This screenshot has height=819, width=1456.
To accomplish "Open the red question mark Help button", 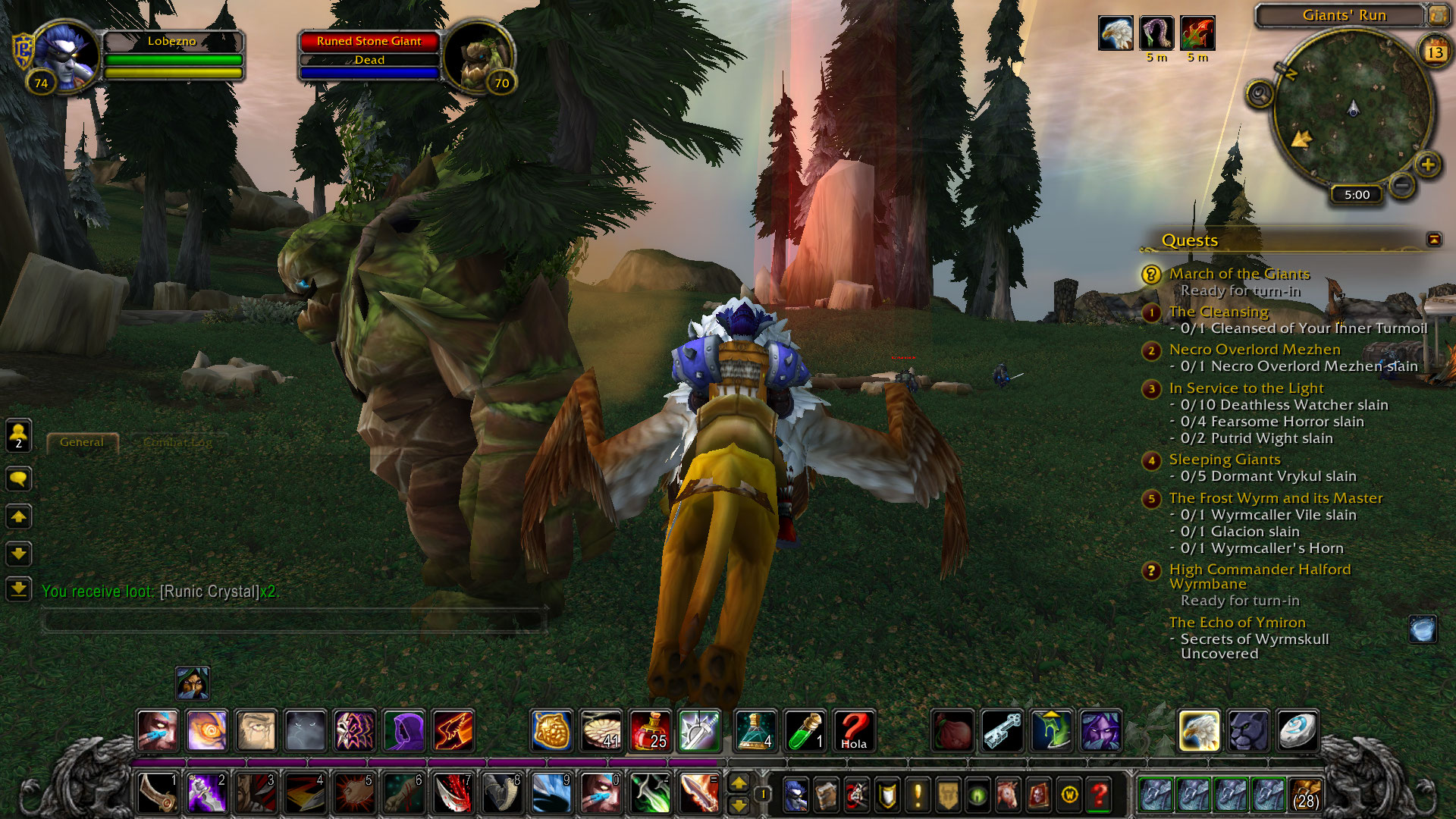I will pos(1099,795).
